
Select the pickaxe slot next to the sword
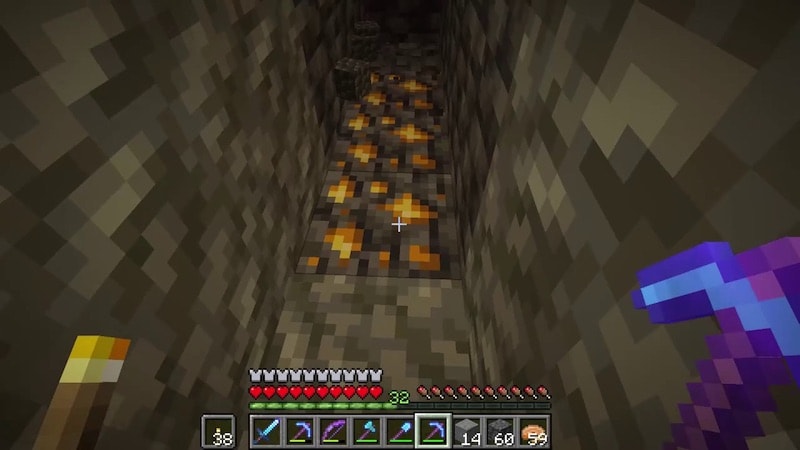(299, 432)
